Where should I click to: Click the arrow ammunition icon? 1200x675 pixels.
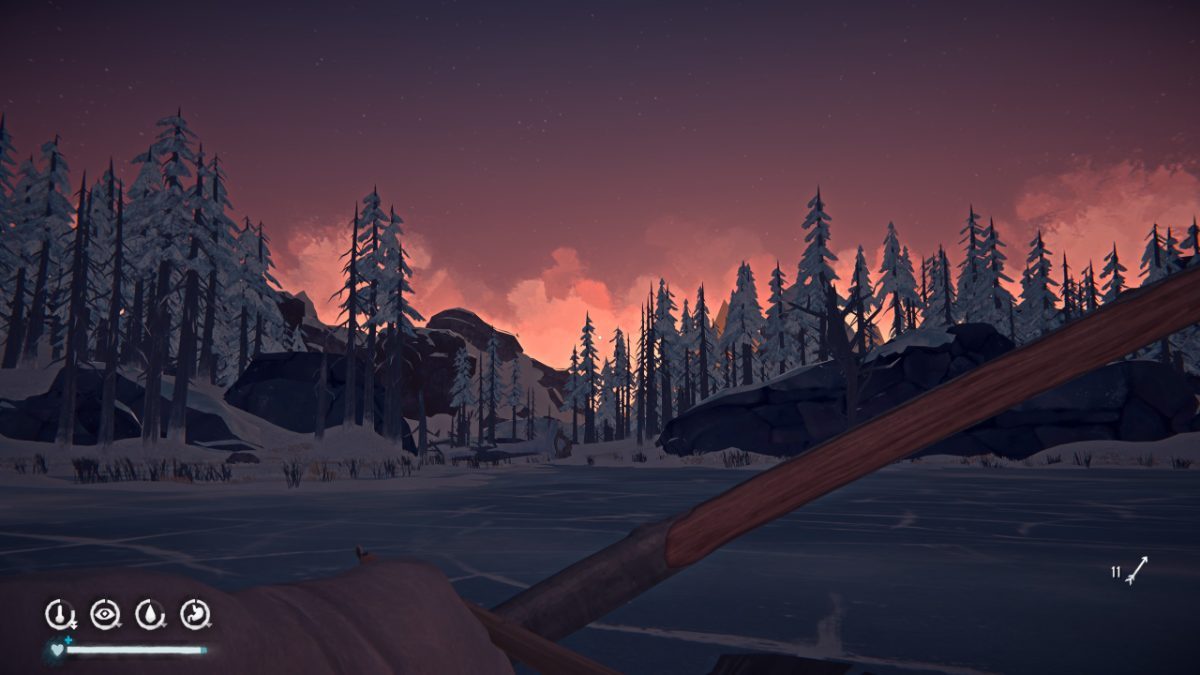pyautogui.click(x=1136, y=571)
